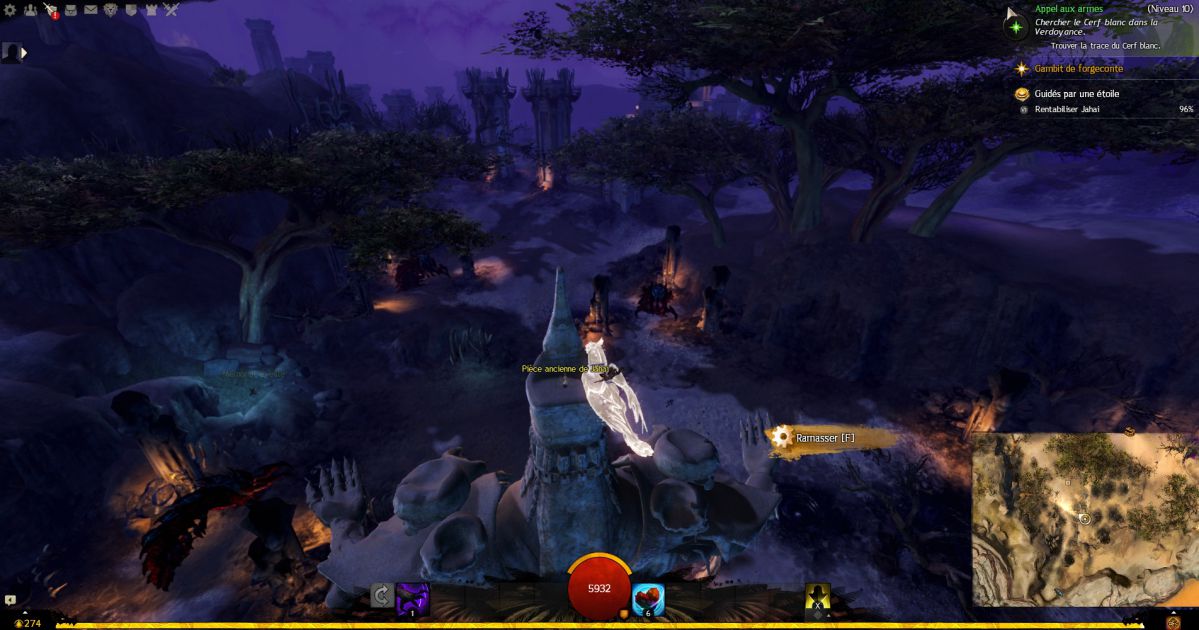The height and width of the screenshot is (630, 1199).
Task: Open the Black Lion trading post icon
Action: [x=111, y=10]
